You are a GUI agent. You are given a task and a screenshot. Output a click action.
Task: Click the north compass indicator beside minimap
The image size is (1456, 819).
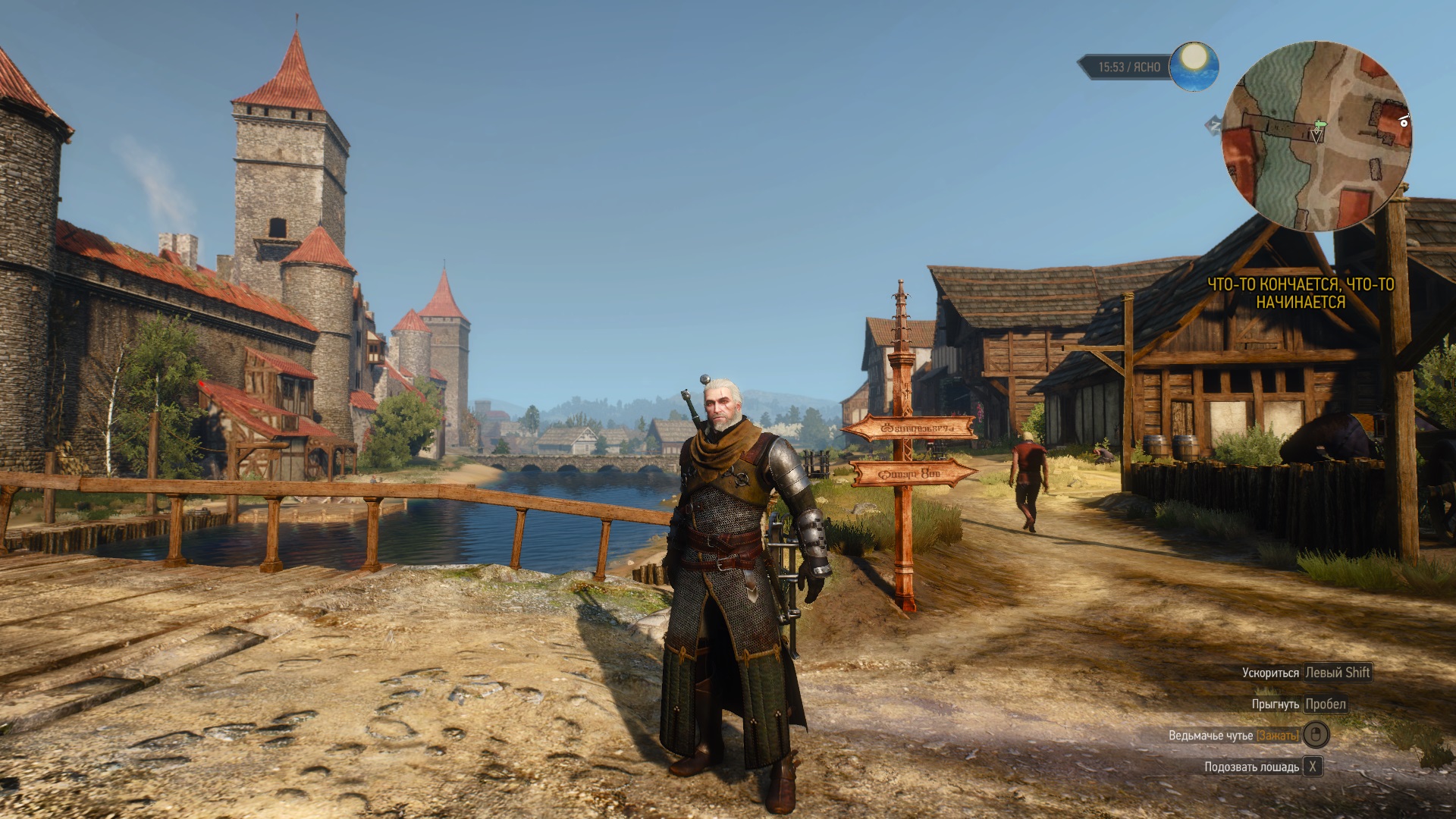(1213, 125)
